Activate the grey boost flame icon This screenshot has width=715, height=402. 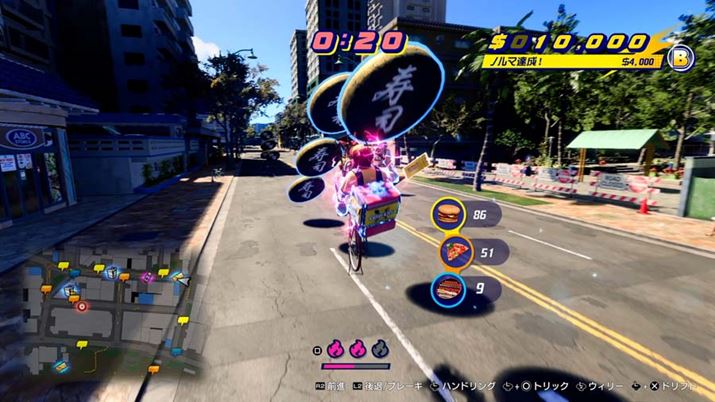[x=379, y=350]
